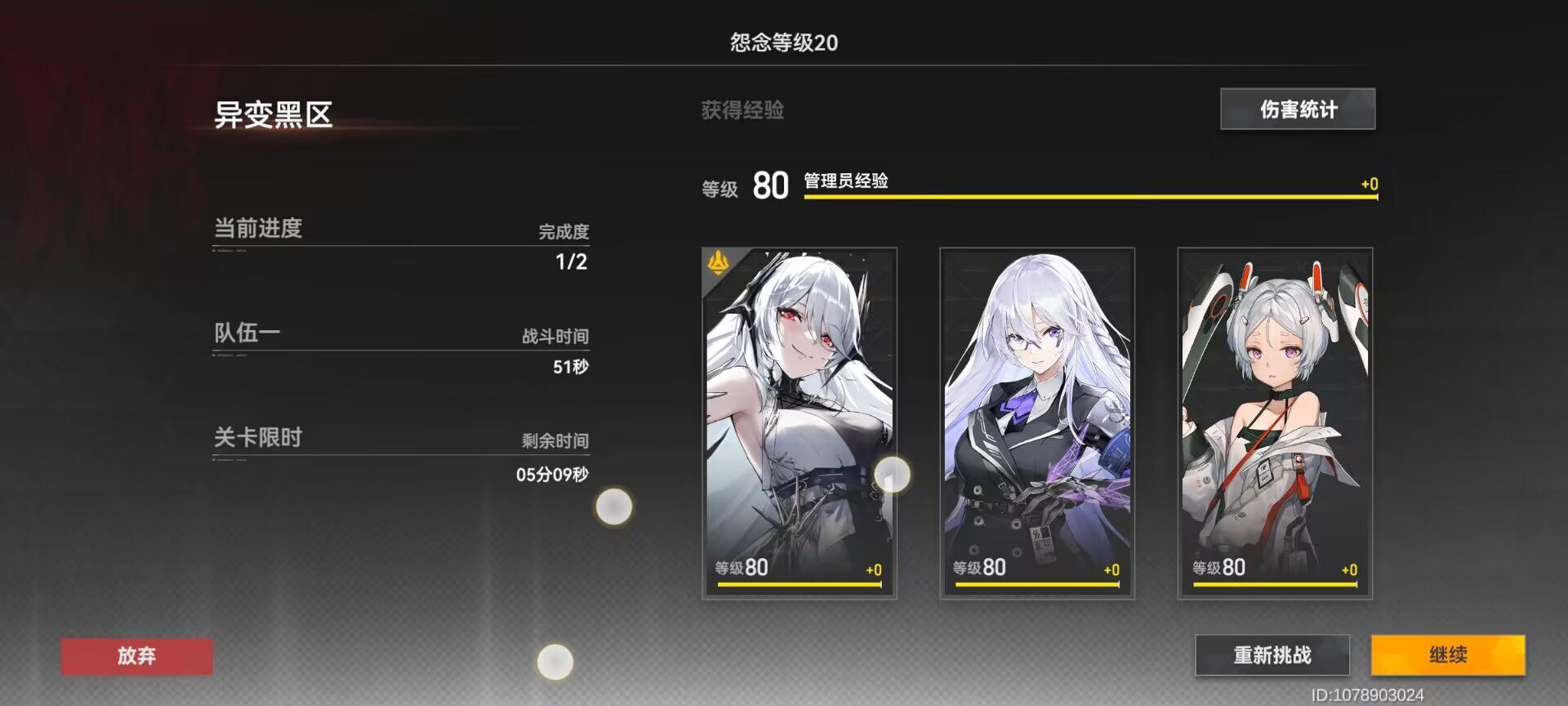
Task: Select the first character portrait with red eyes
Action: click(x=798, y=392)
